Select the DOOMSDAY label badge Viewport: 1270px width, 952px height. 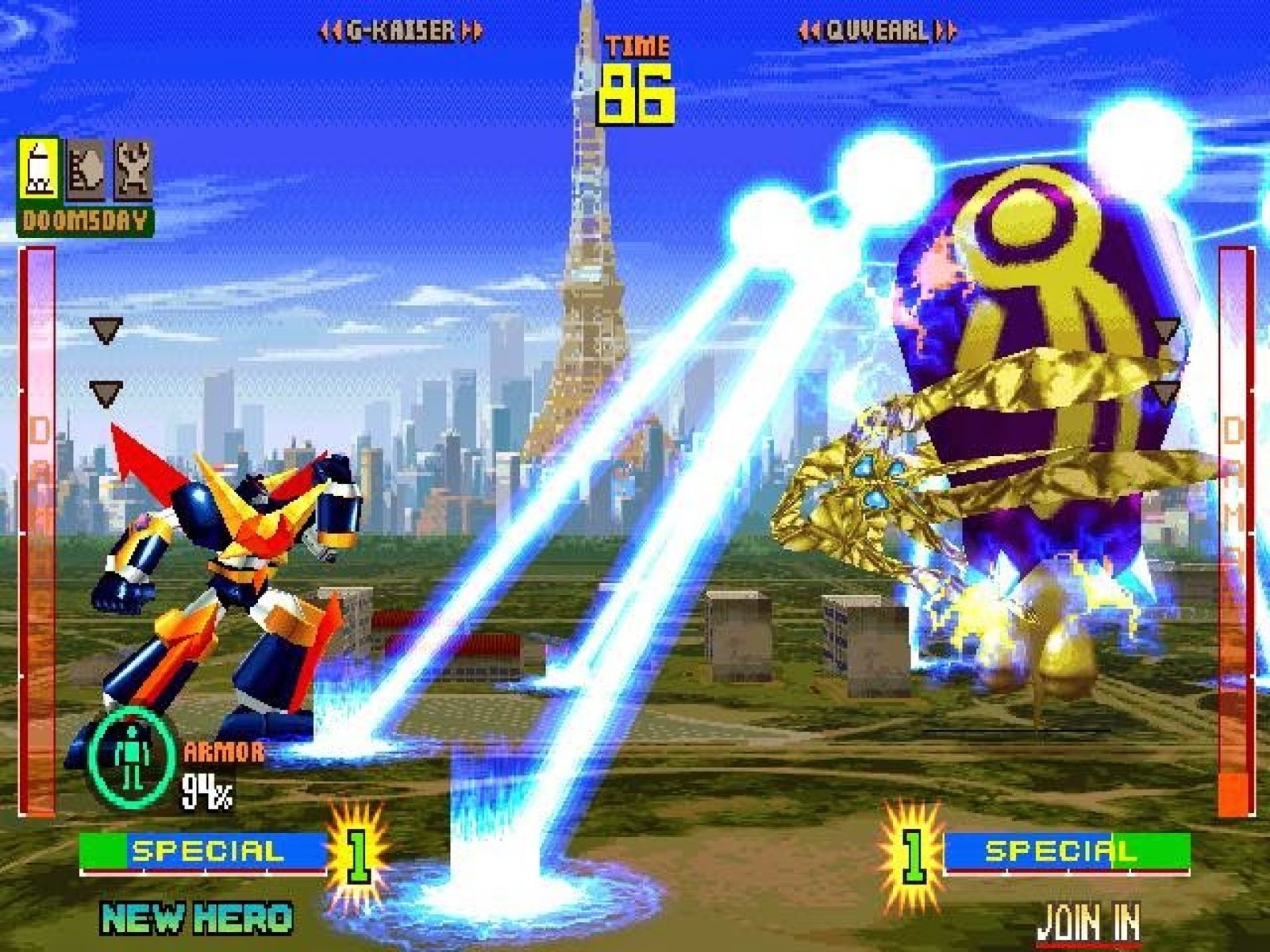[85, 221]
